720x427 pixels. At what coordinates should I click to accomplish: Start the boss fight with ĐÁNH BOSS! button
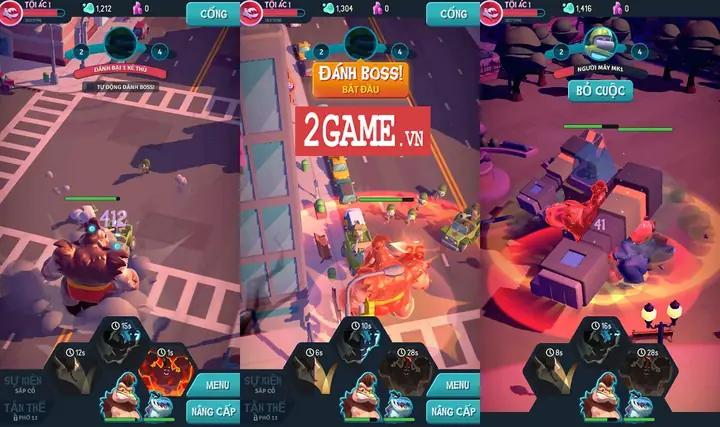click(x=361, y=79)
